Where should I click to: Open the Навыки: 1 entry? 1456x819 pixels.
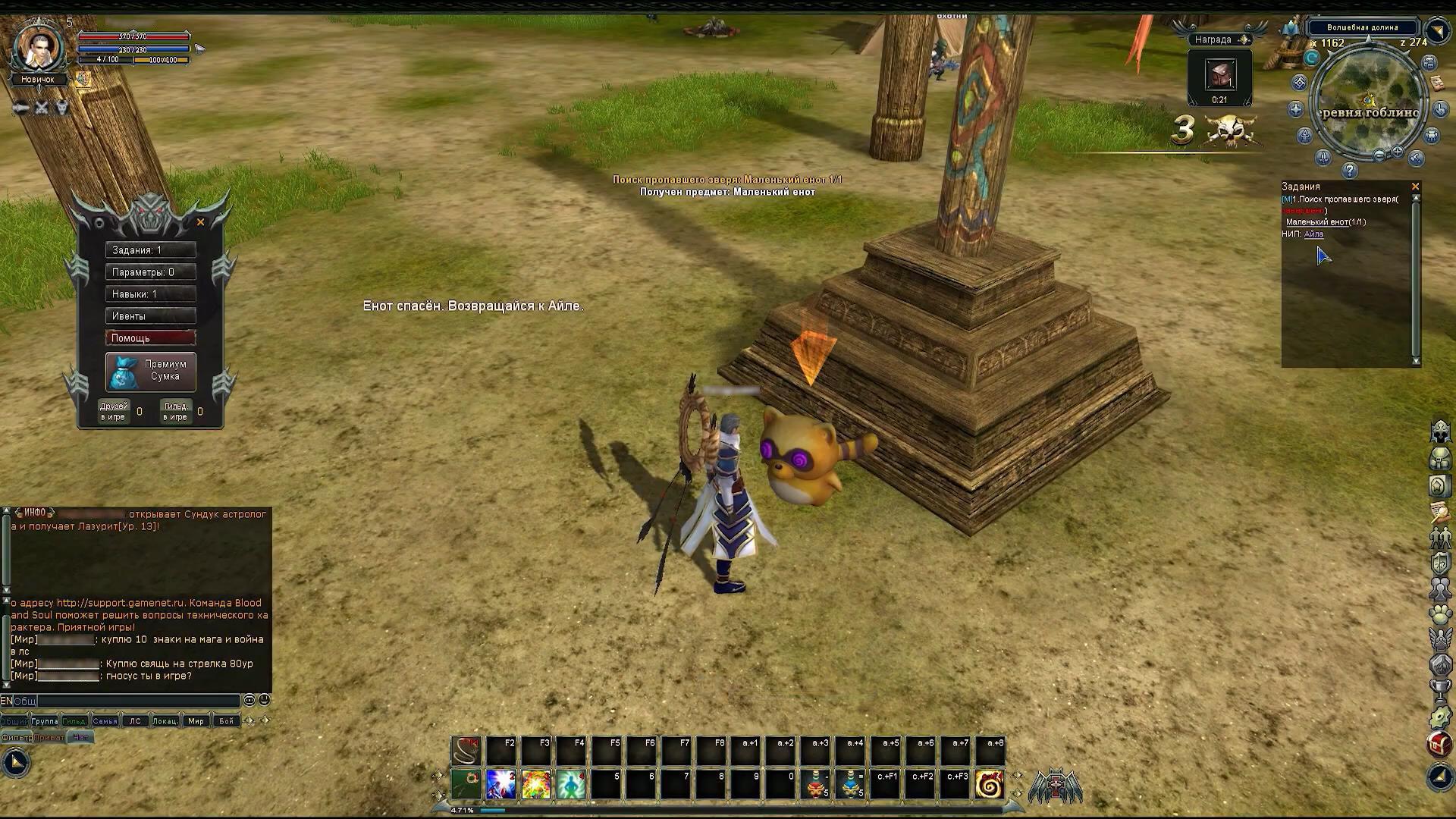(x=150, y=294)
